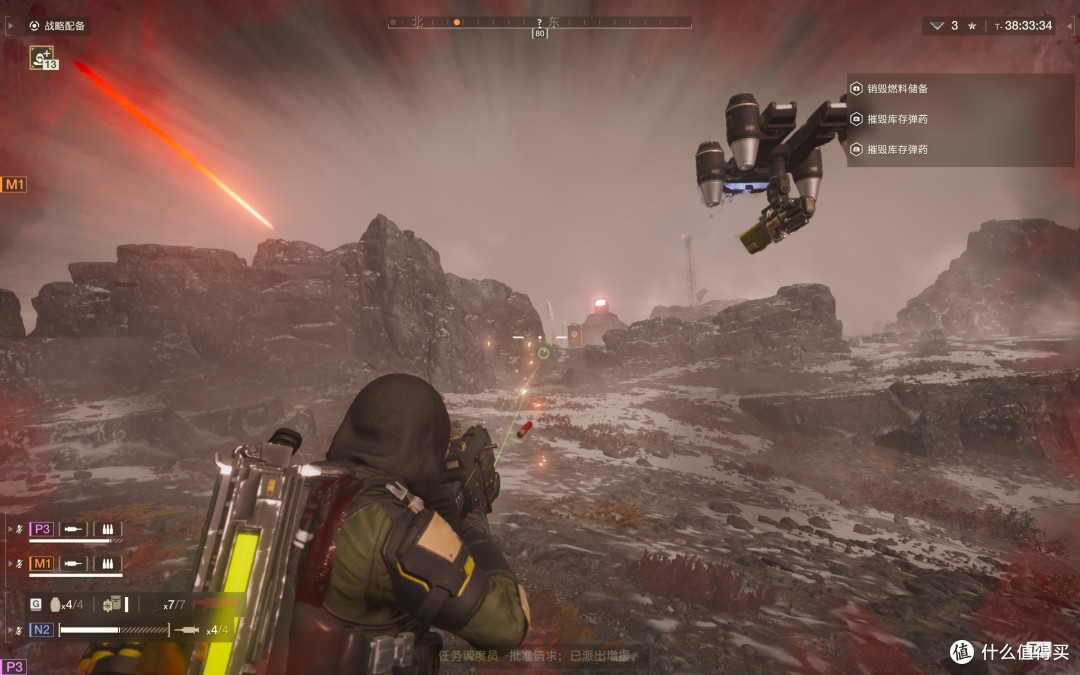Select the P3 squad member tag in list
The image size is (1080, 675).
pos(41,529)
